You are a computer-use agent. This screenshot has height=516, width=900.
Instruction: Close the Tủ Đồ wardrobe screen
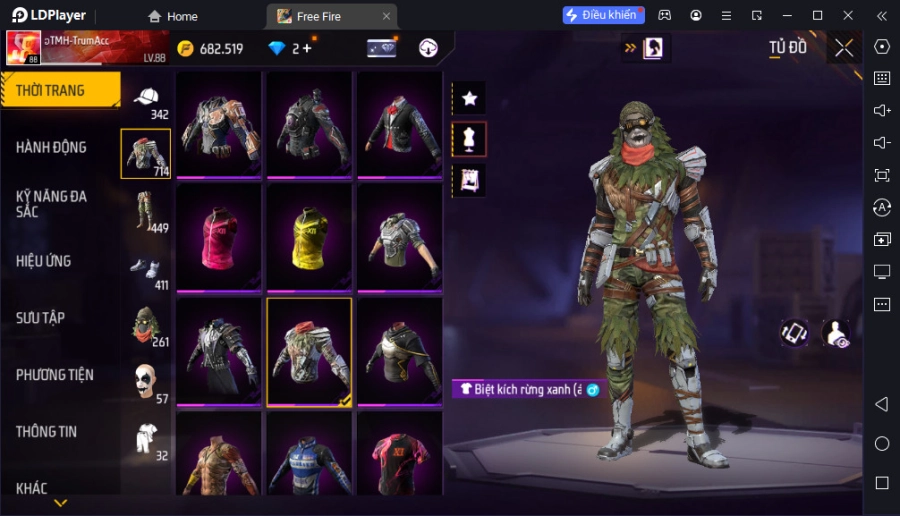pos(844,48)
